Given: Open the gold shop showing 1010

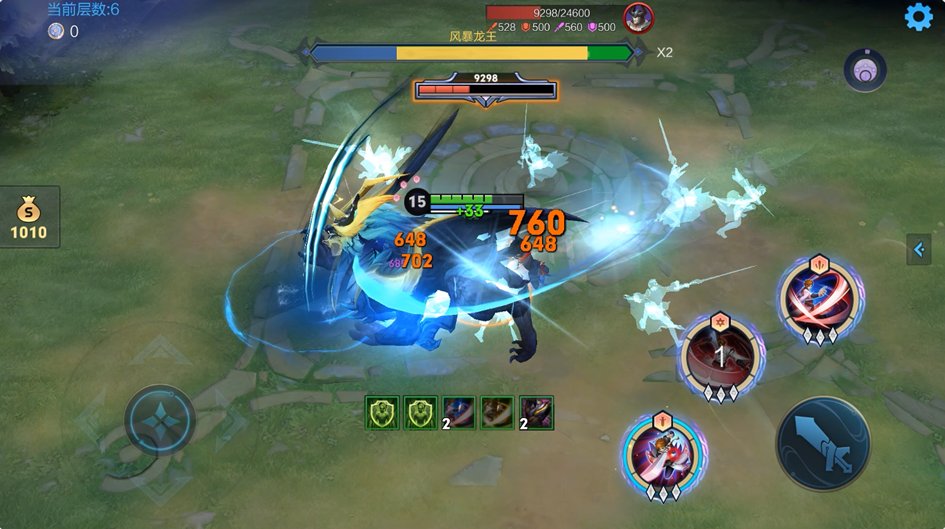Looking at the screenshot, I should coord(29,218).
